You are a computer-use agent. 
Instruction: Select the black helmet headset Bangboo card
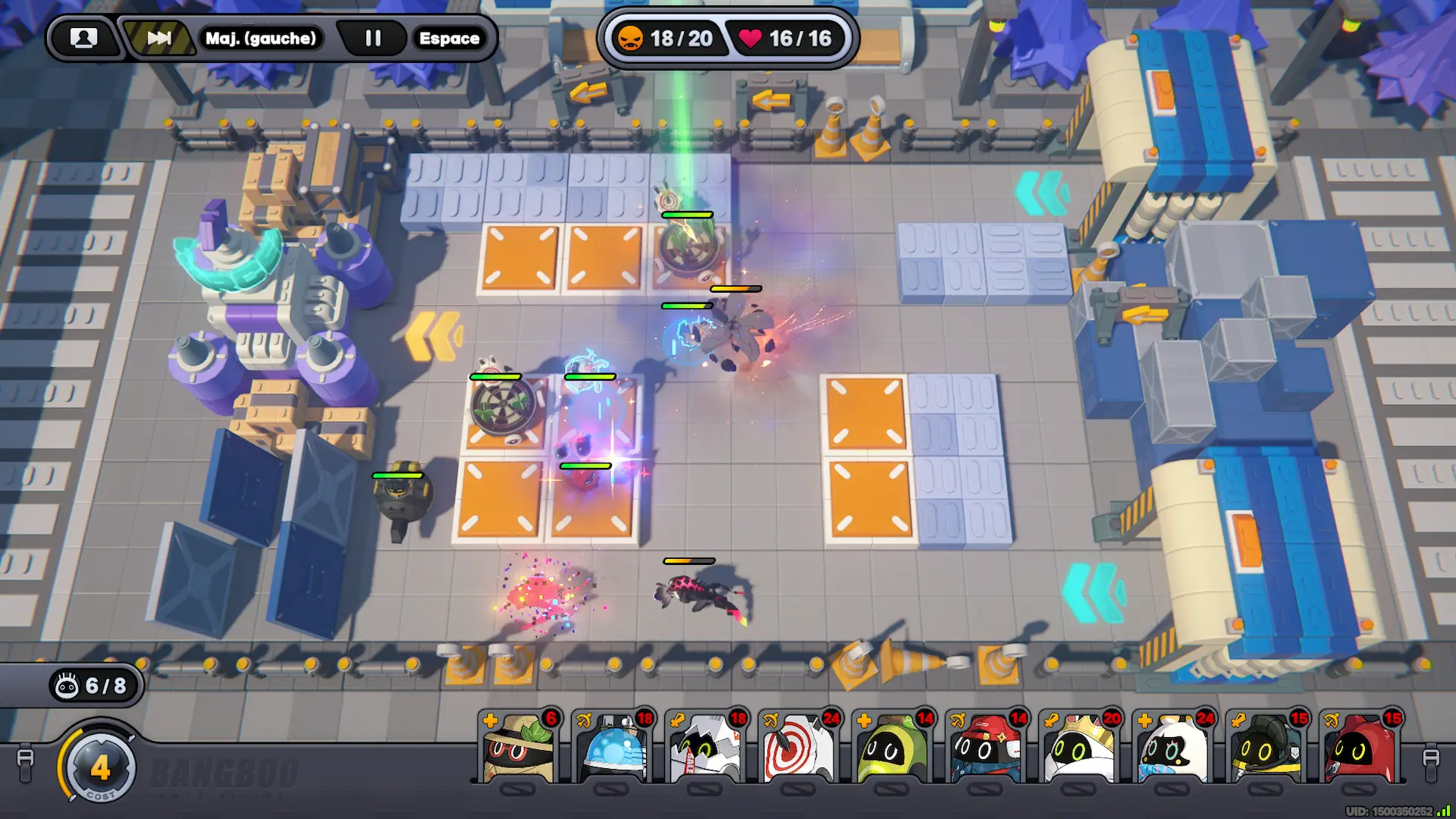click(x=1266, y=748)
